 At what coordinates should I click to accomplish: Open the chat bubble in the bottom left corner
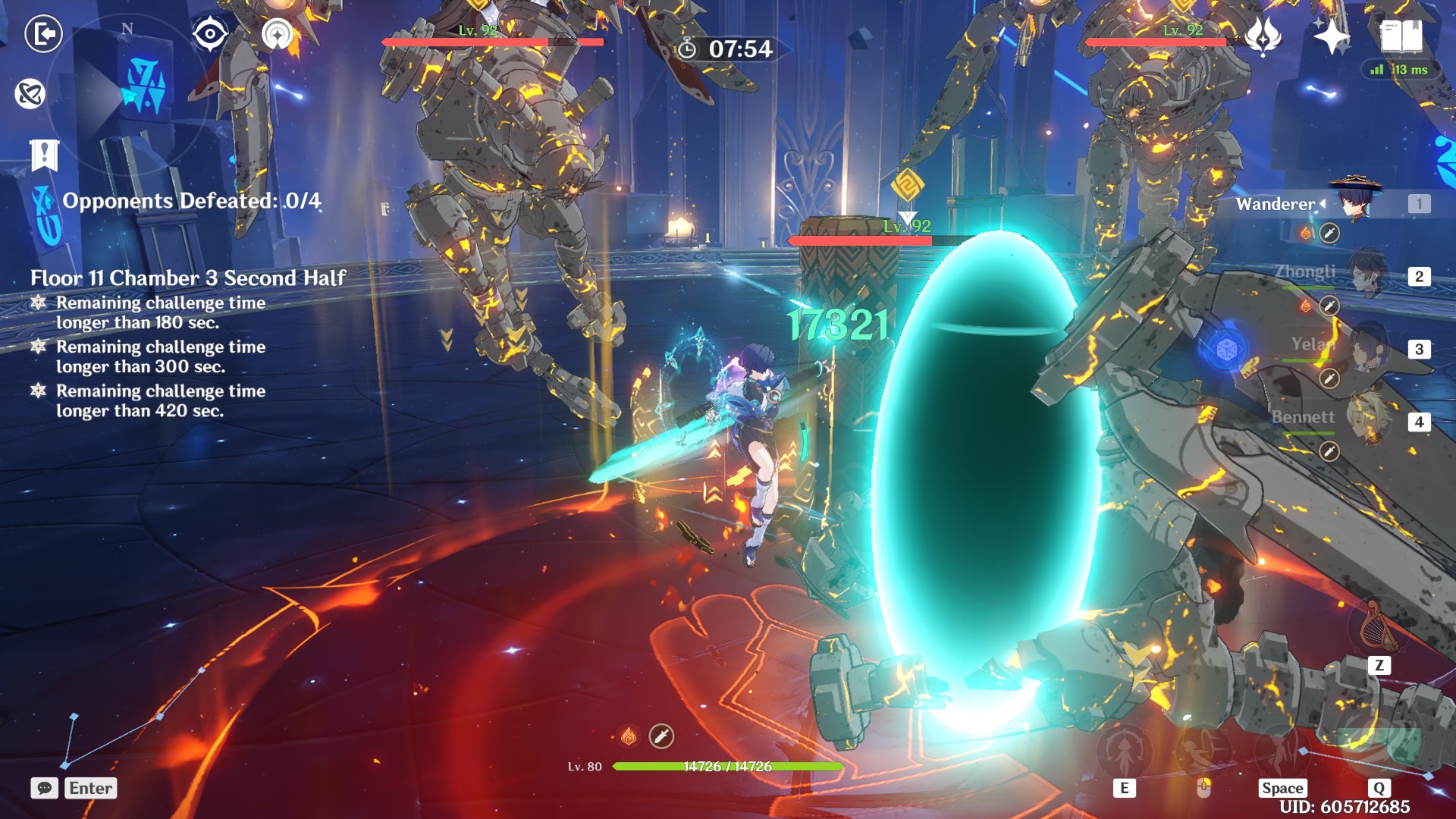click(x=44, y=789)
